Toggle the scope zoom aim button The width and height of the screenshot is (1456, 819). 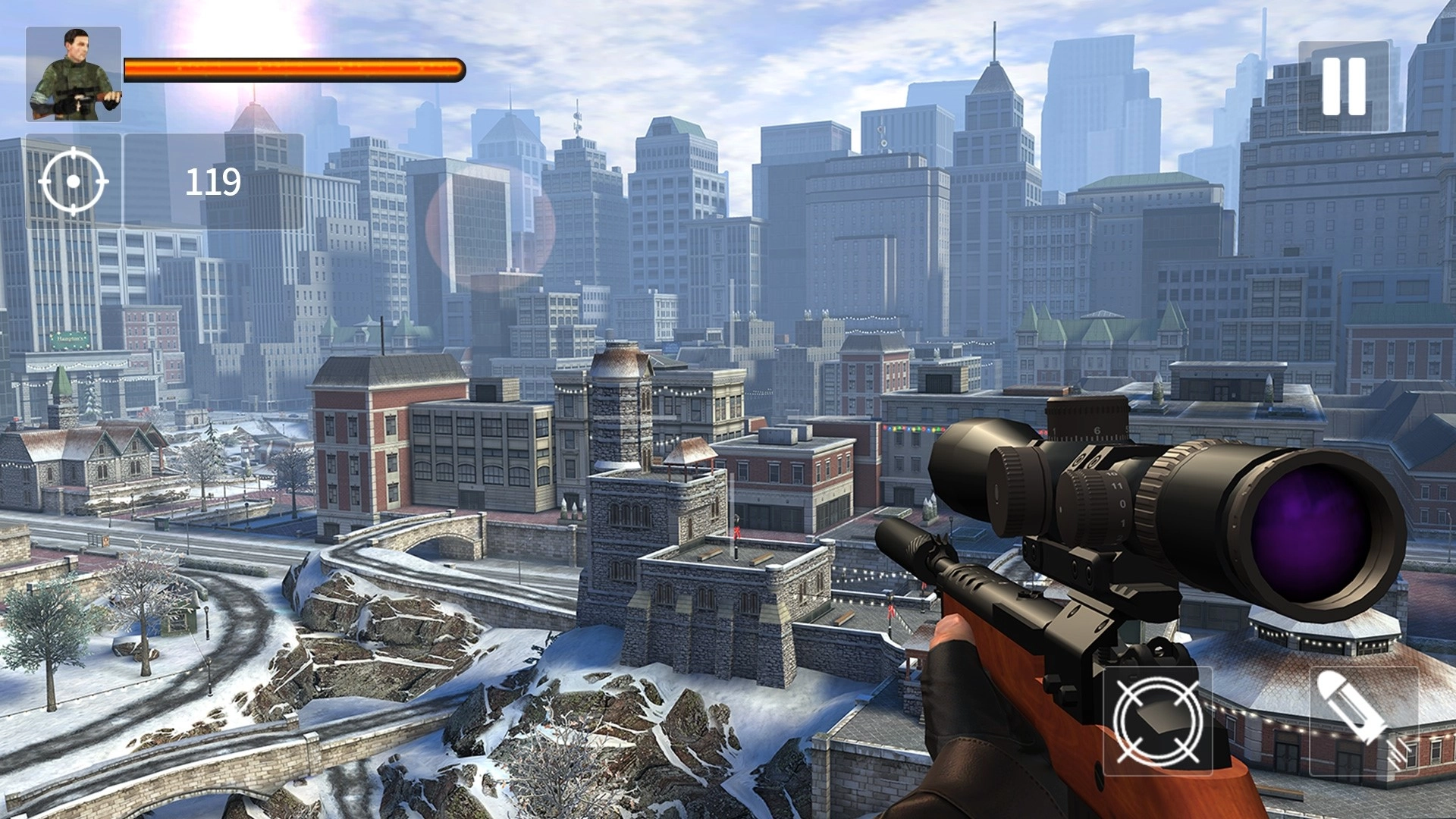pos(1157,721)
